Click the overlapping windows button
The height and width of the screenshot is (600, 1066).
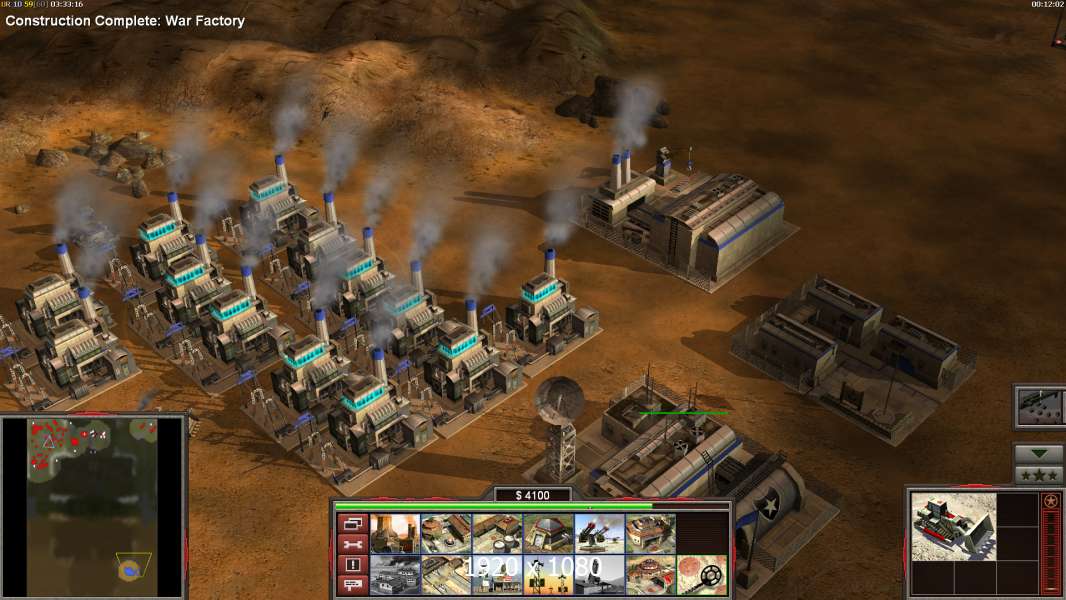click(351, 523)
